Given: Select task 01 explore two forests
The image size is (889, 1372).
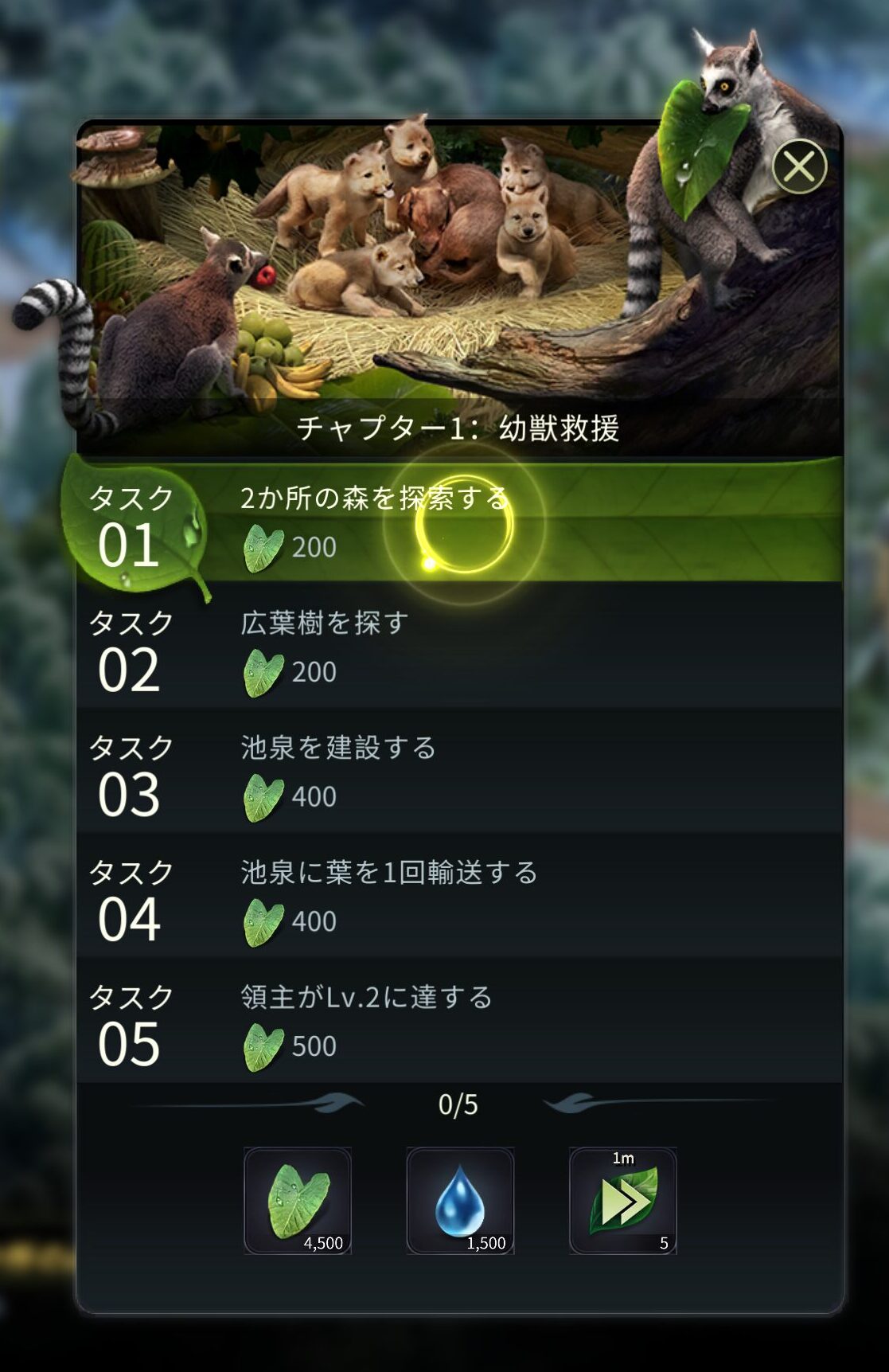Looking at the screenshot, I should coord(458,522).
